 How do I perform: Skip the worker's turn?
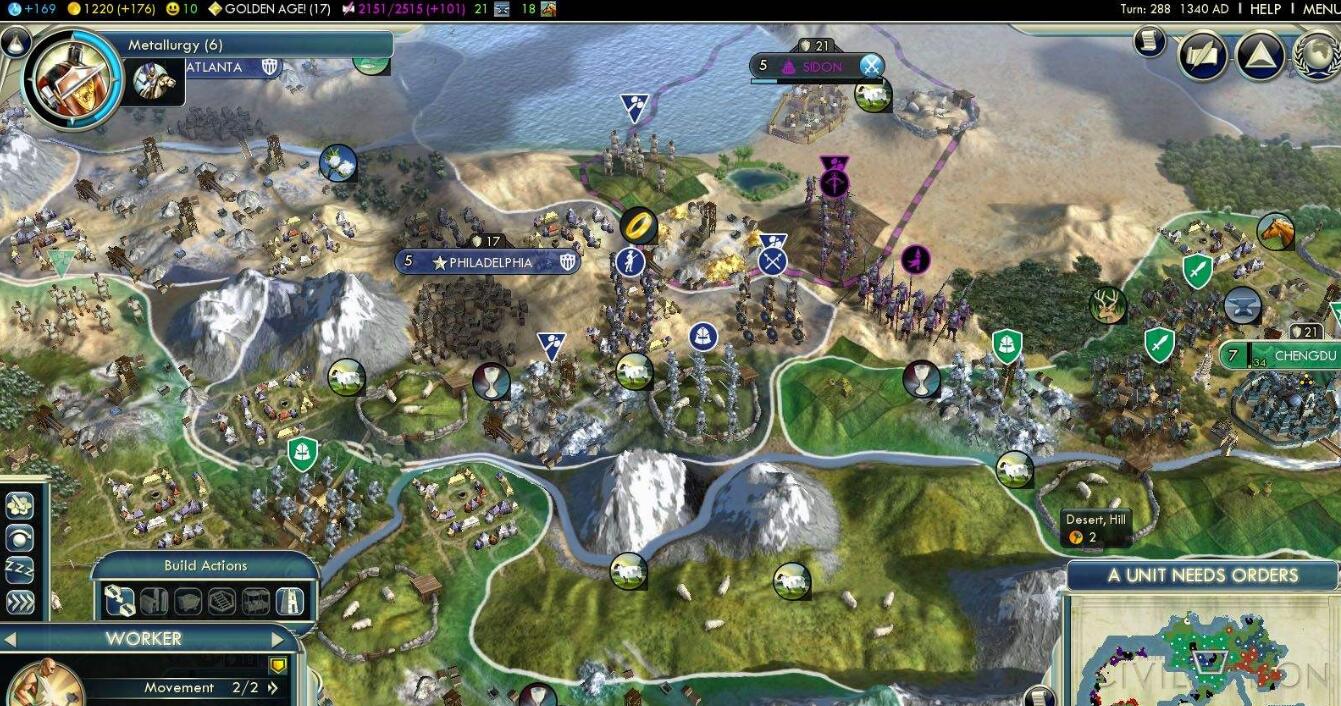[20, 601]
